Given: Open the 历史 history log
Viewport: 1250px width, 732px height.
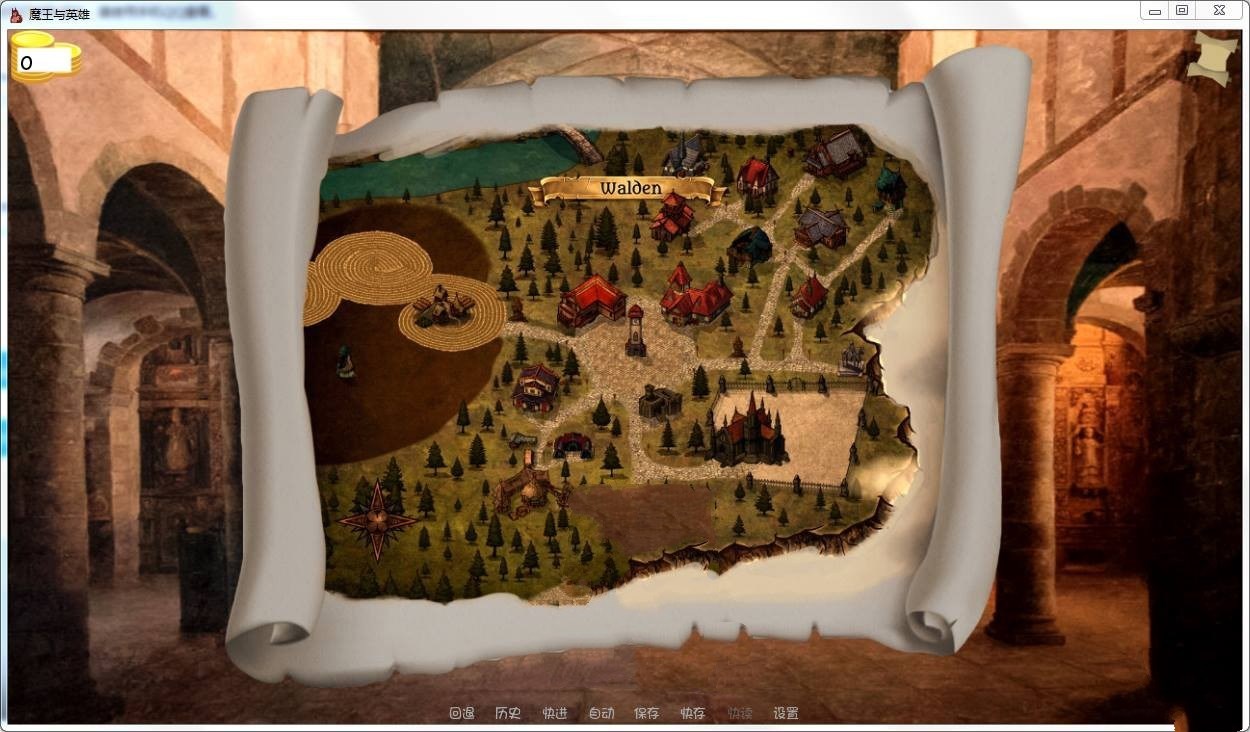Looking at the screenshot, I should tap(508, 713).
